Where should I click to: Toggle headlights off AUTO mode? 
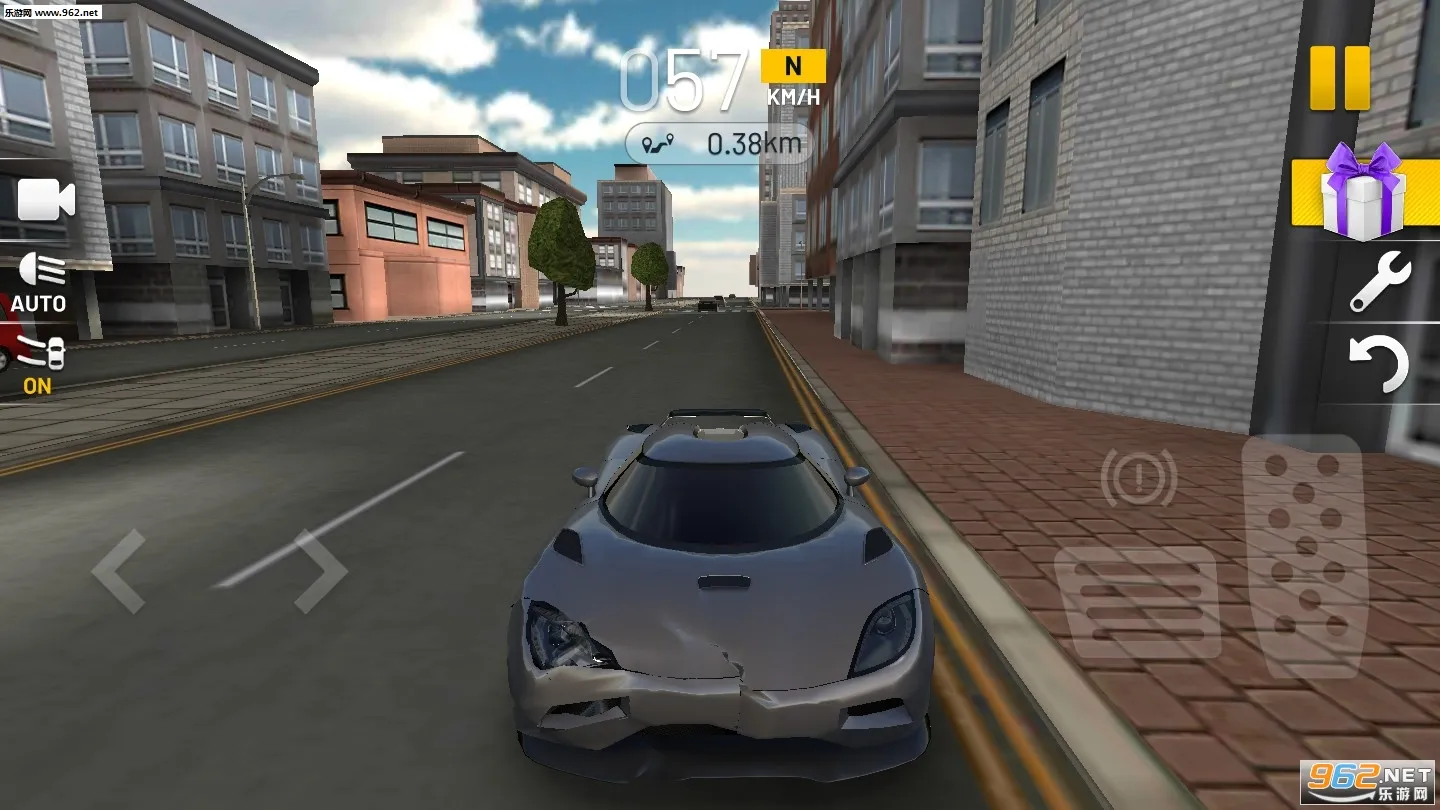click(40, 303)
